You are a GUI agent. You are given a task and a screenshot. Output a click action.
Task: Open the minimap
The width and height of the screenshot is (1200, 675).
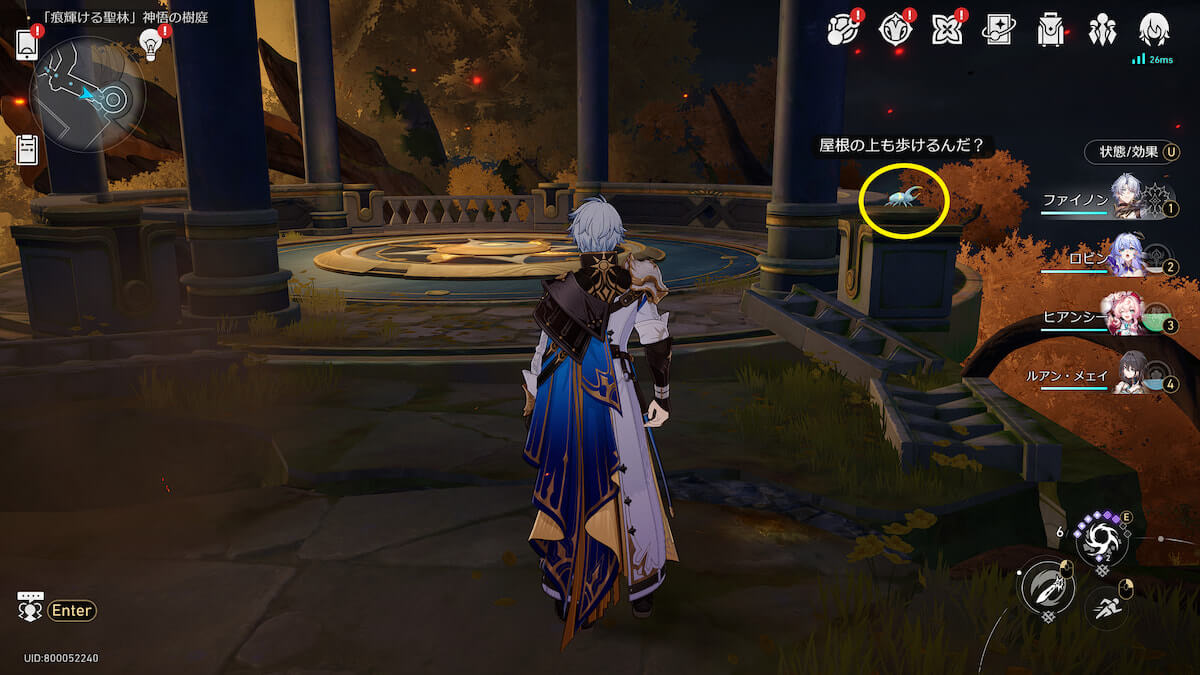(x=88, y=94)
